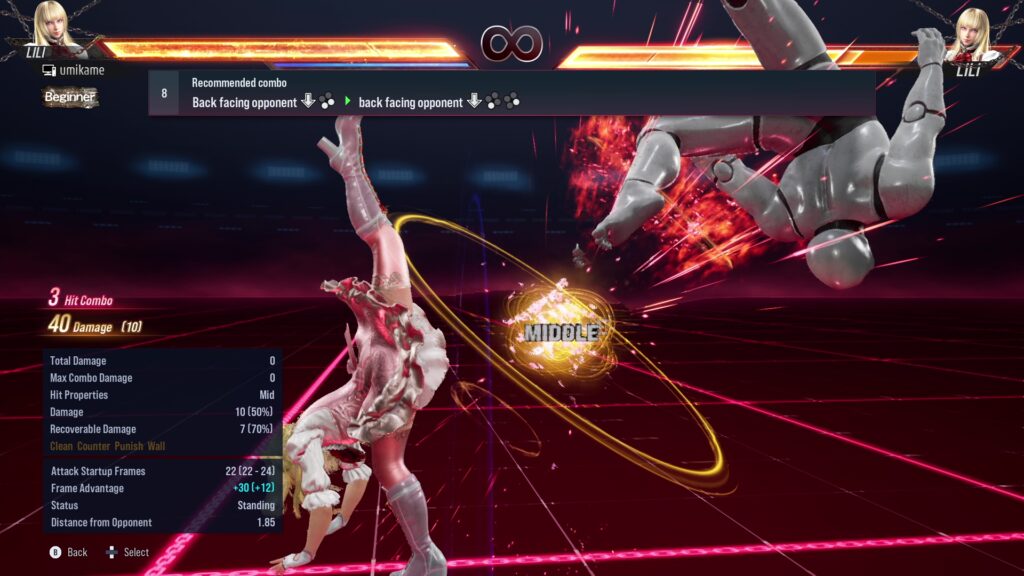Click the Beginner rank badge

(x=70, y=97)
